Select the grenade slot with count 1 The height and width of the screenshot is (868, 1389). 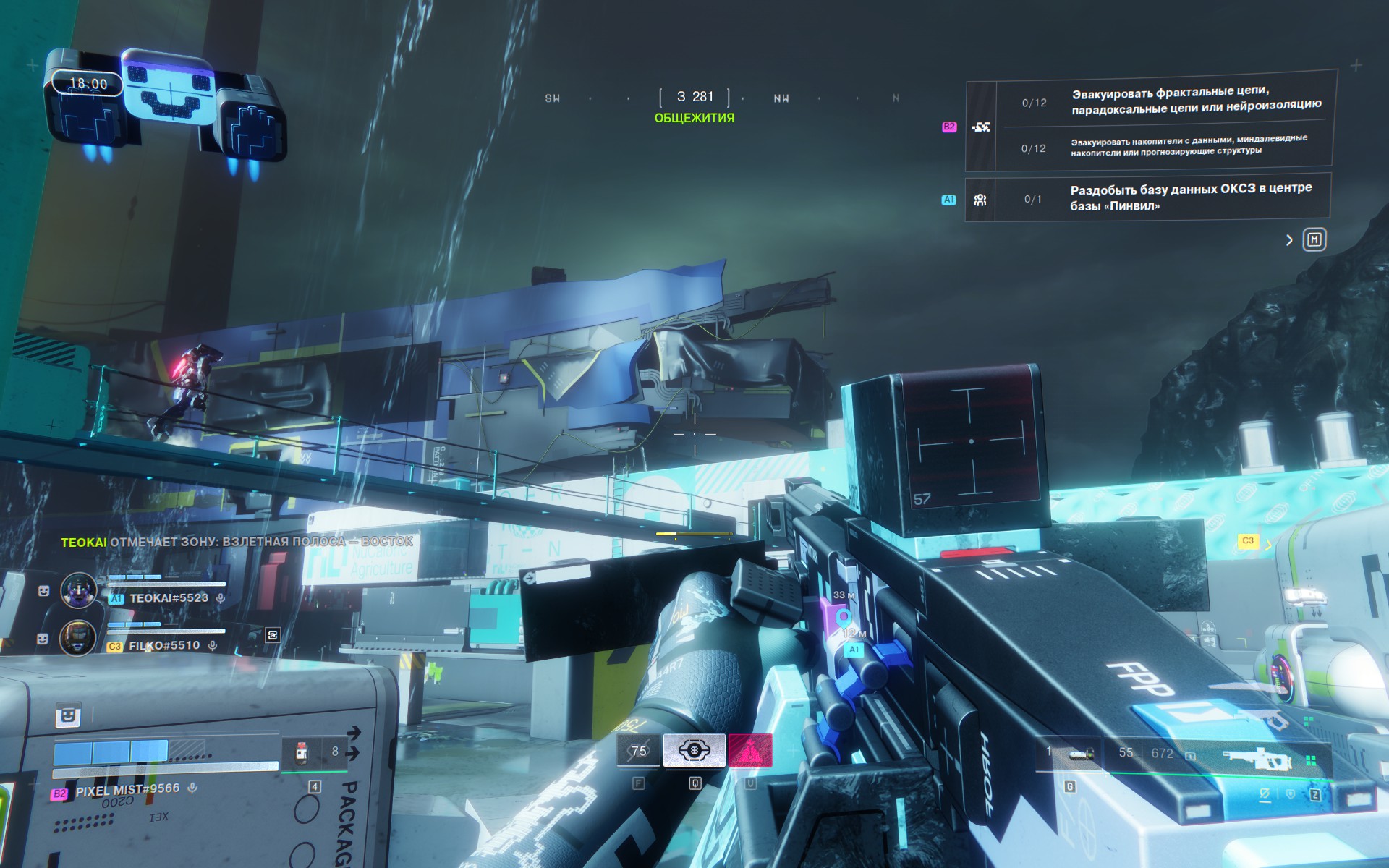coord(1070,754)
